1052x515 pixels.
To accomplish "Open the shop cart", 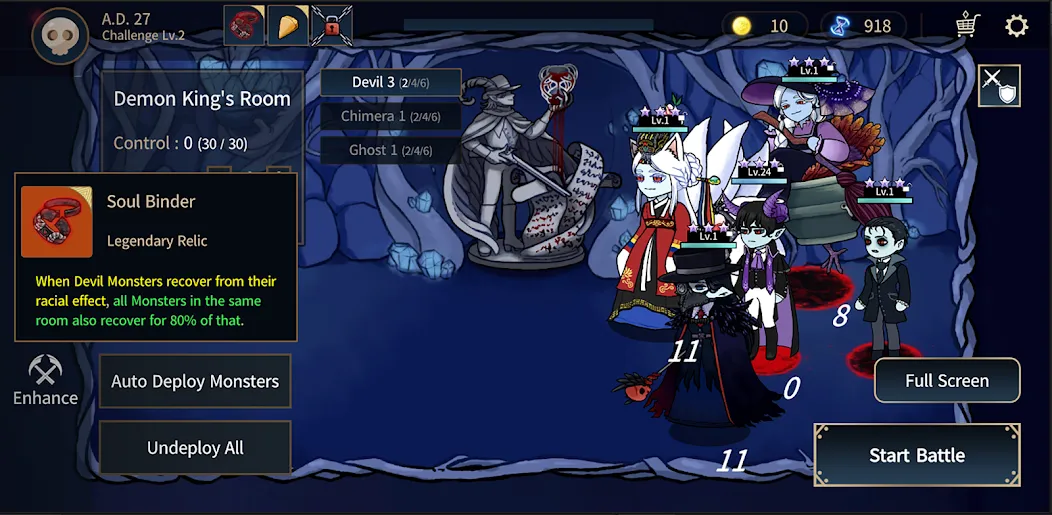I will coord(967,26).
